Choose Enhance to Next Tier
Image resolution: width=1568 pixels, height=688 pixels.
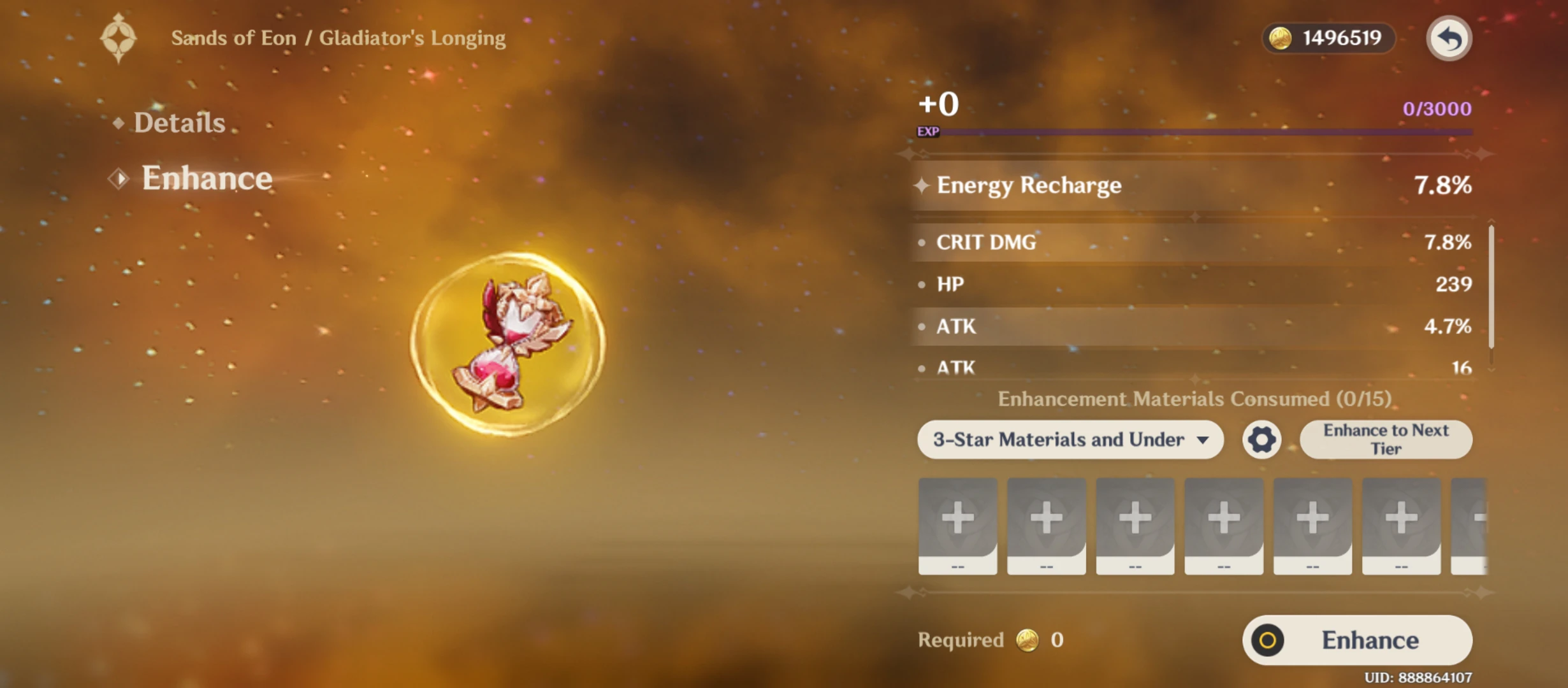1386,440
